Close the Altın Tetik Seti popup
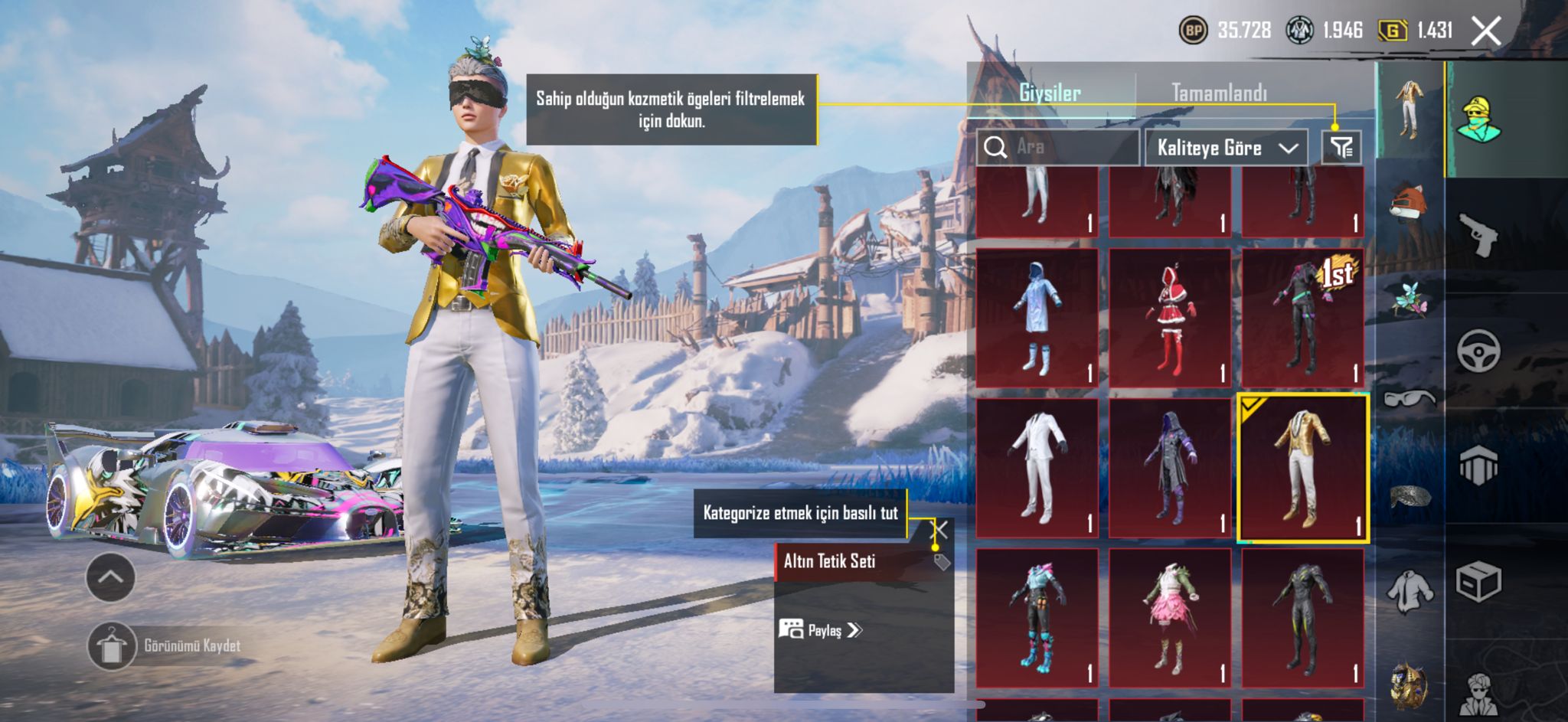This screenshot has height=722, width=1568. tap(939, 529)
